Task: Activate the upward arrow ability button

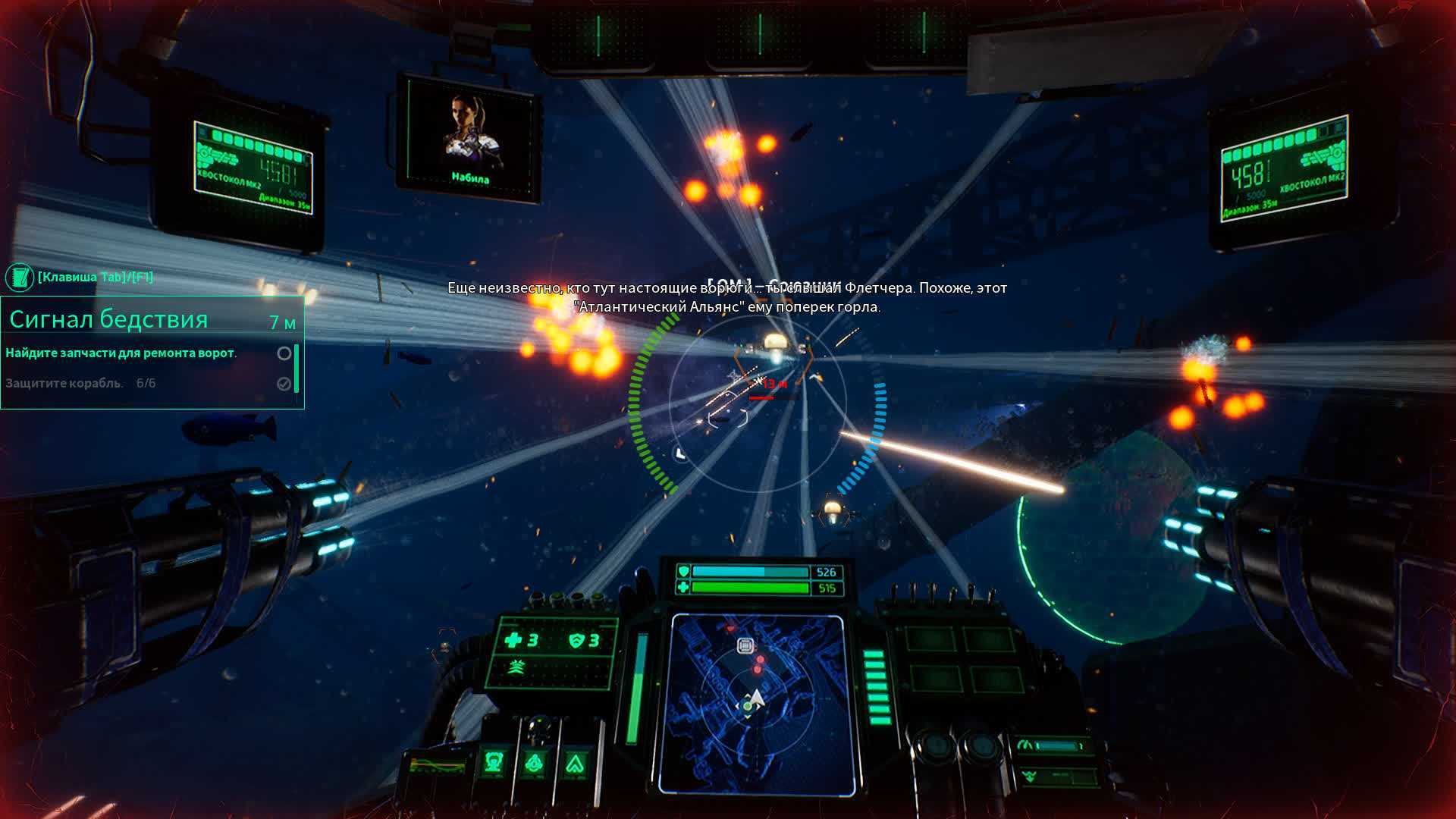Action: pos(575,763)
